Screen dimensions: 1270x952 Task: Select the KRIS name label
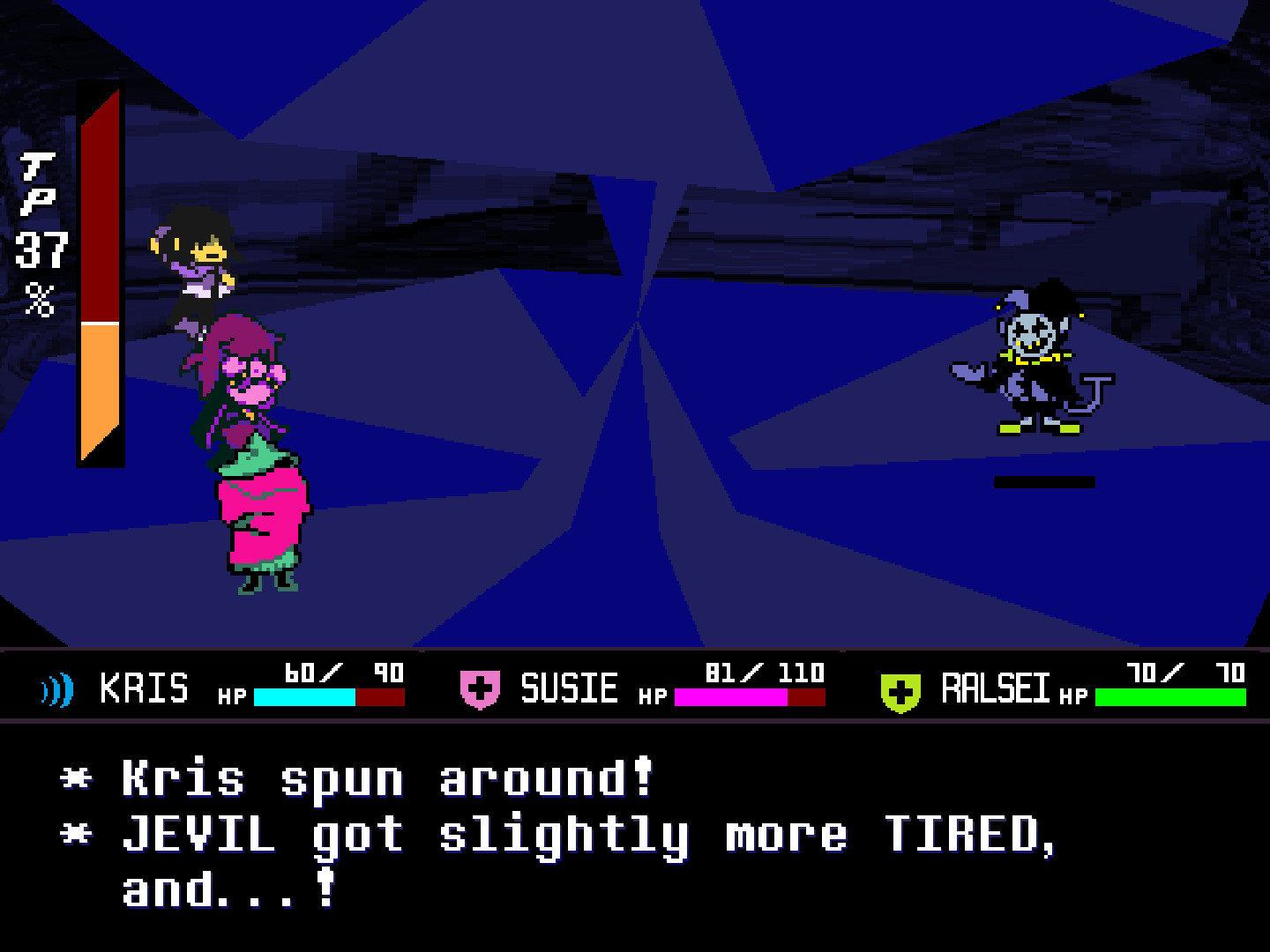(144, 688)
